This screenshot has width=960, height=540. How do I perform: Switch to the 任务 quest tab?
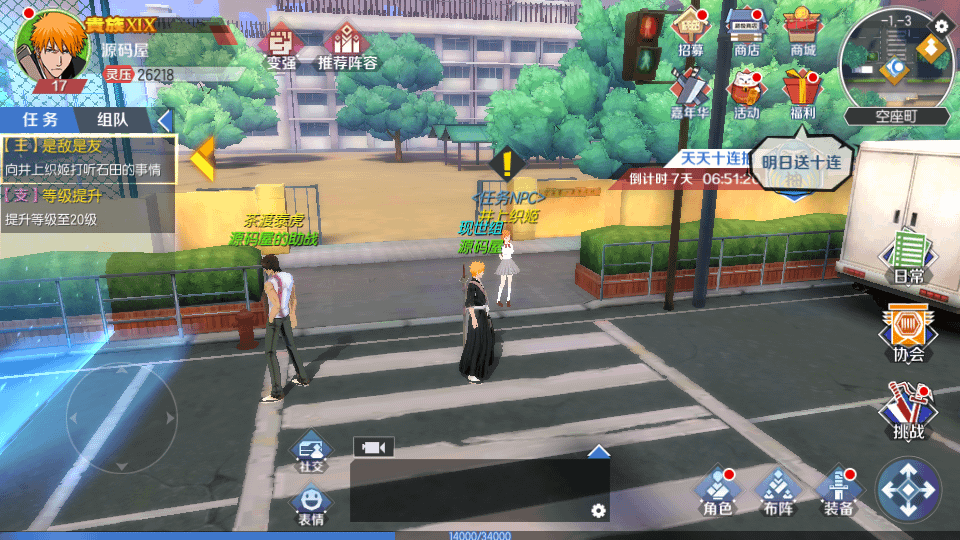coord(41,120)
